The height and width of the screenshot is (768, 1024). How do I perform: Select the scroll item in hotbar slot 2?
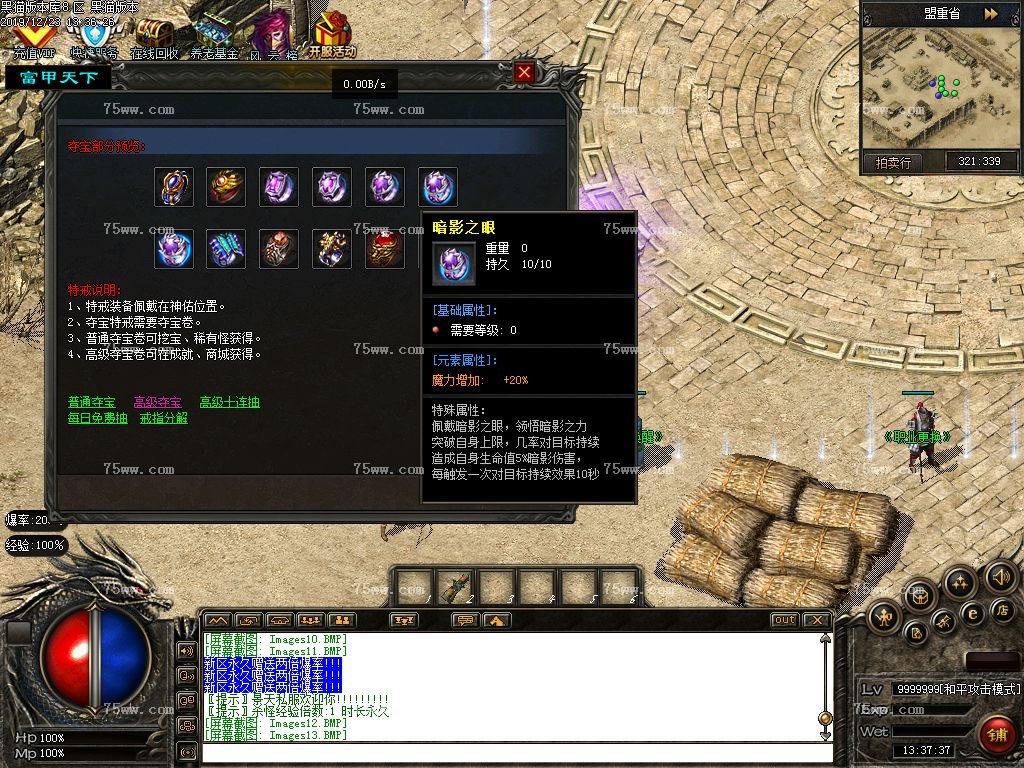point(455,587)
